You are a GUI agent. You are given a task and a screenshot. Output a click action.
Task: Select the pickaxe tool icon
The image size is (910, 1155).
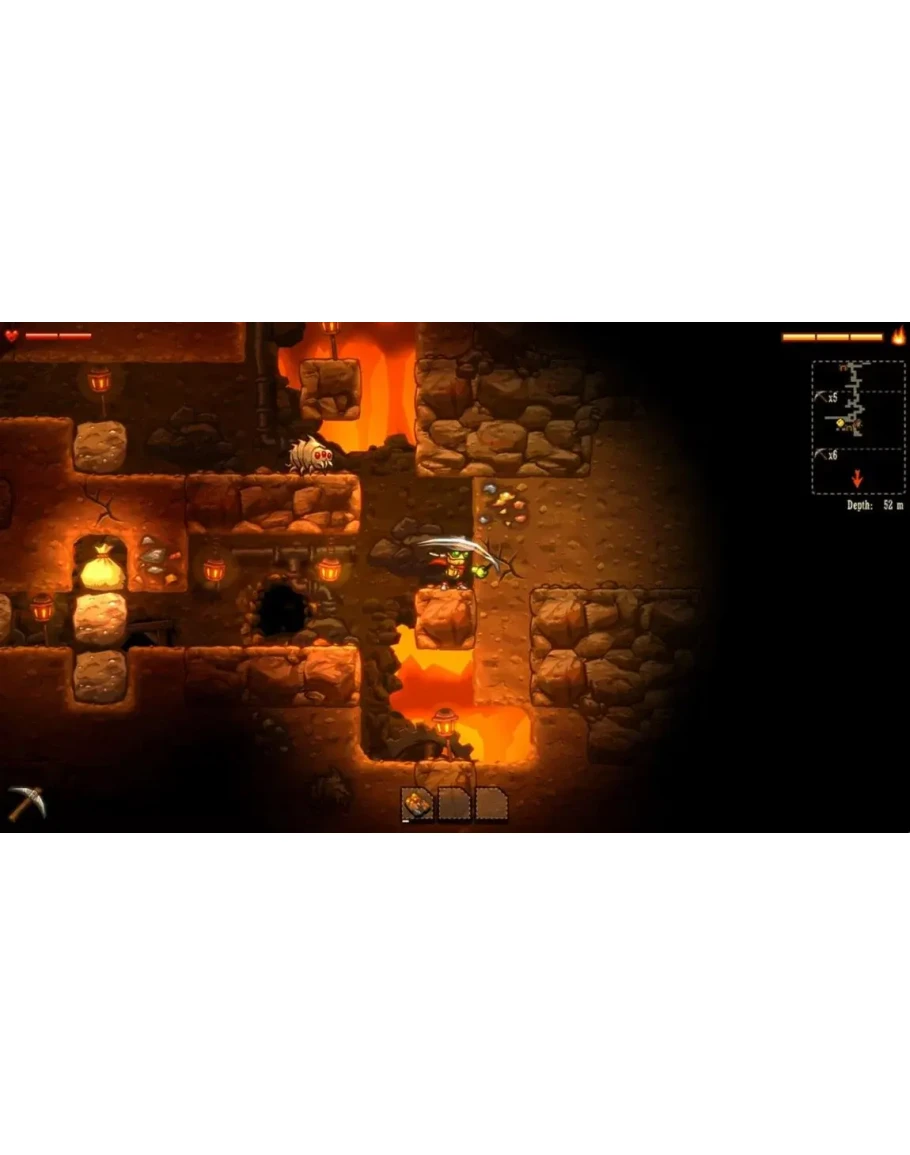(25, 802)
